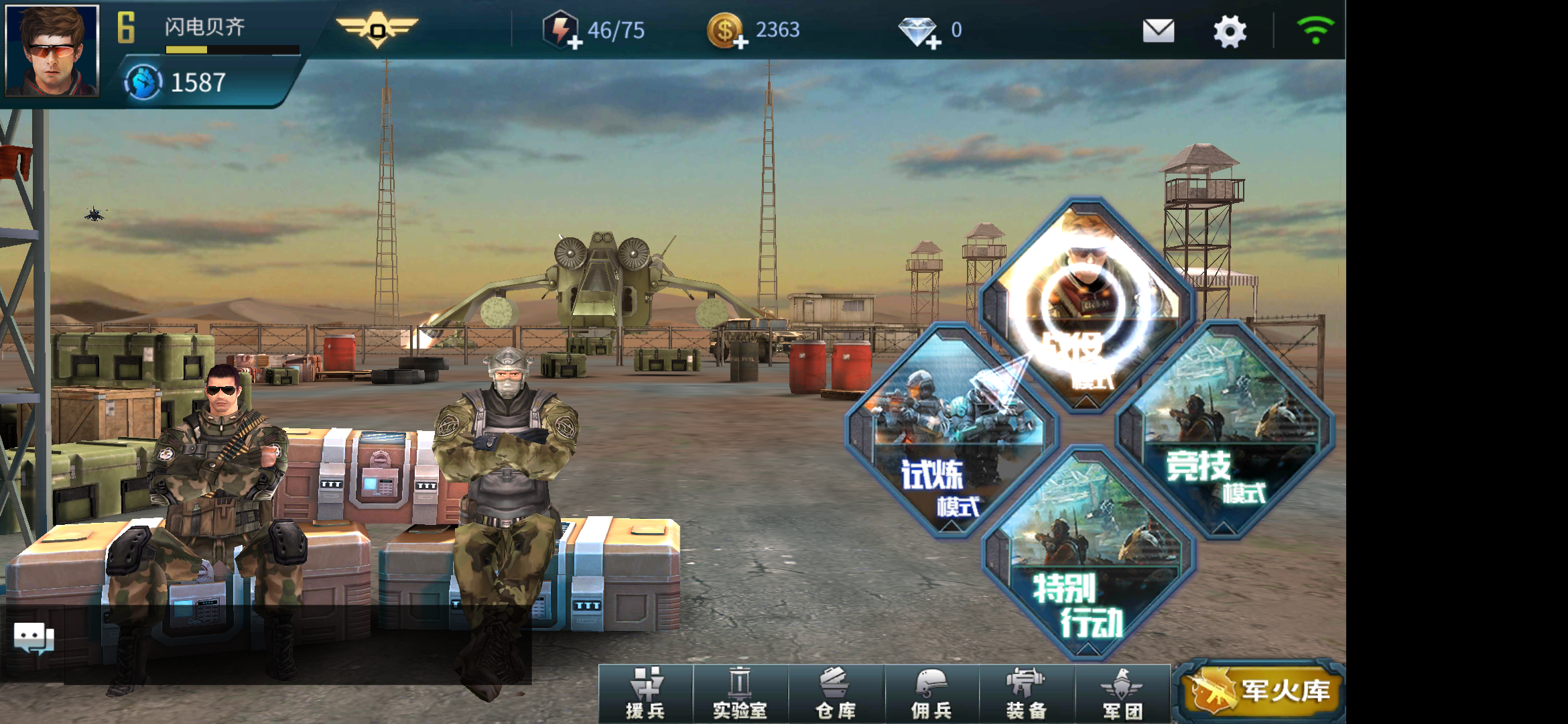
Task: Open the 军团 legion menu
Action: click(x=1122, y=694)
